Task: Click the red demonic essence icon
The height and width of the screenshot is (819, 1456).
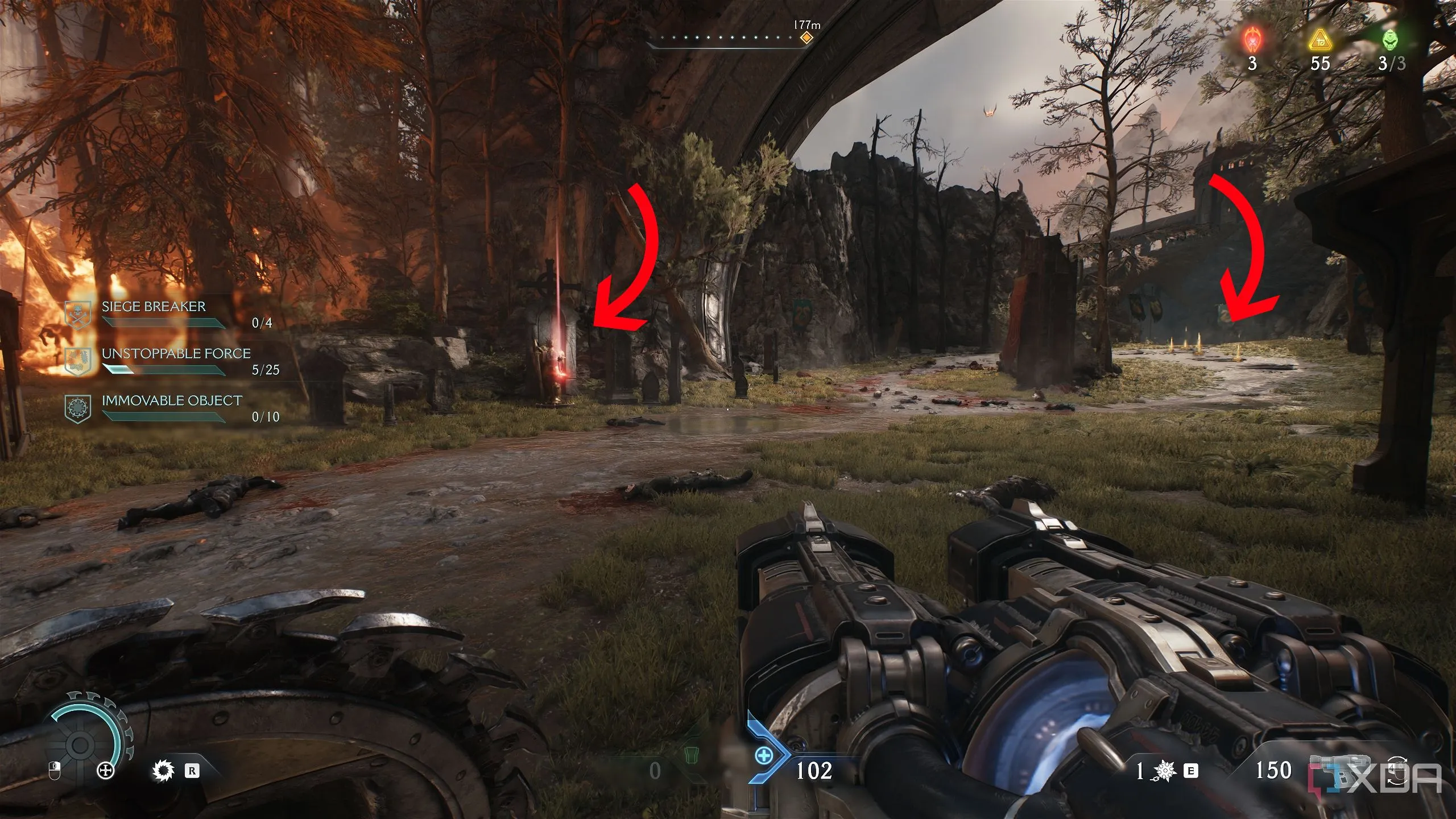Action: [1252, 41]
